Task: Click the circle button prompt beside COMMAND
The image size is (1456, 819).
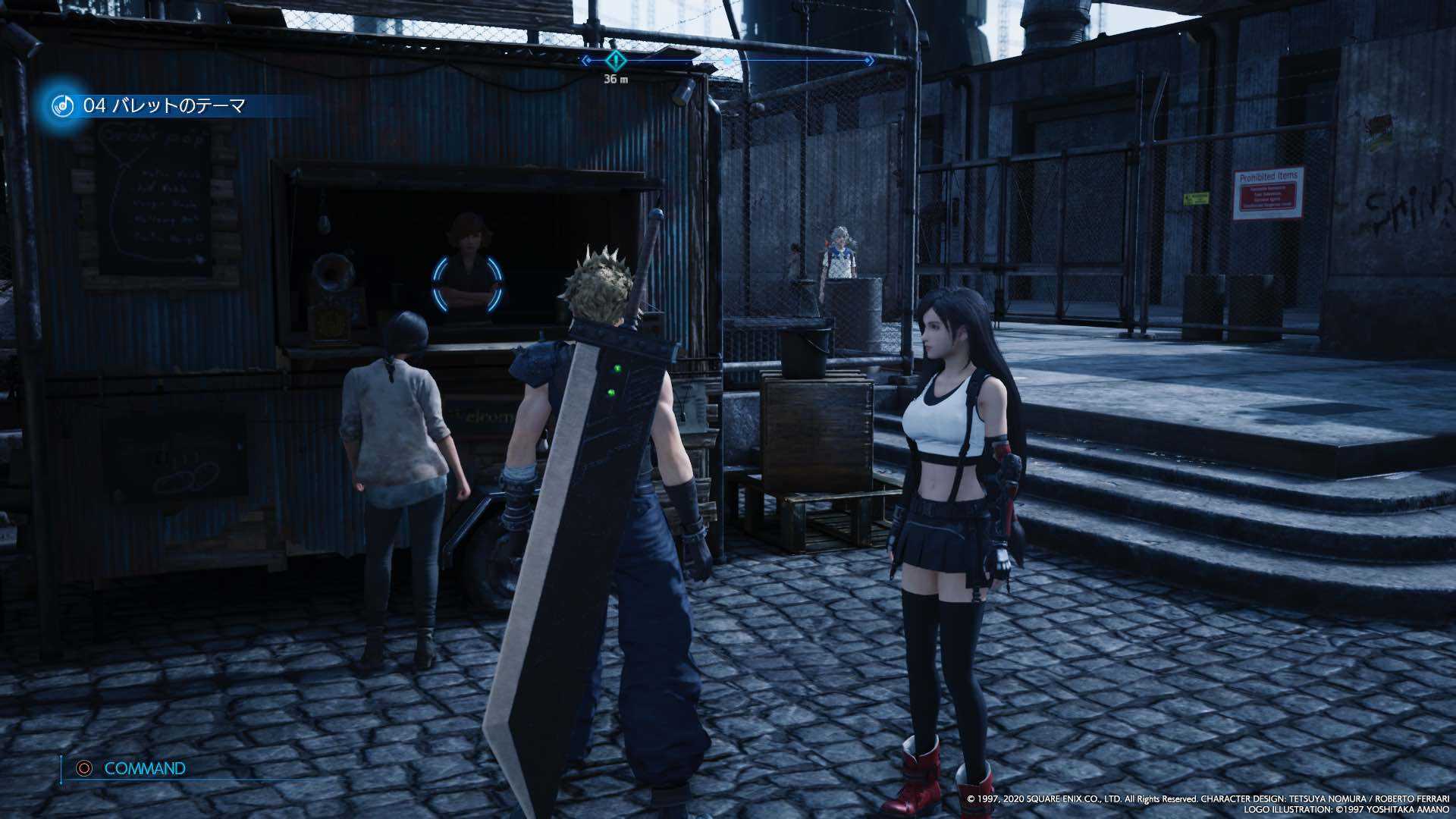Action: (83, 767)
